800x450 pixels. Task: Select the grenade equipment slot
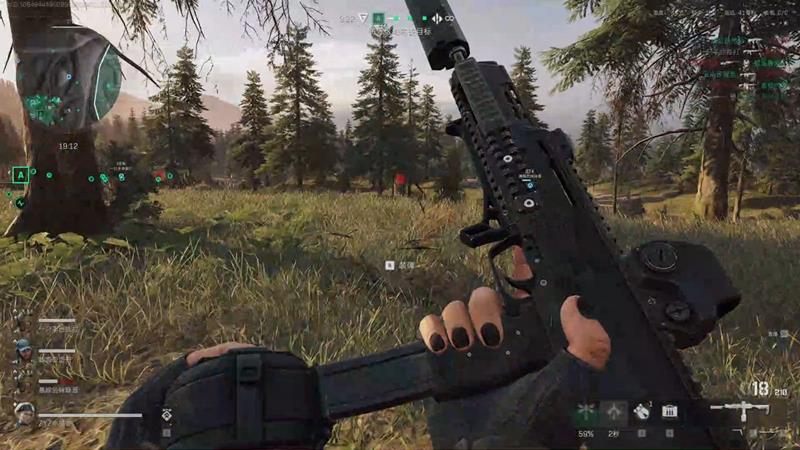coord(642,411)
